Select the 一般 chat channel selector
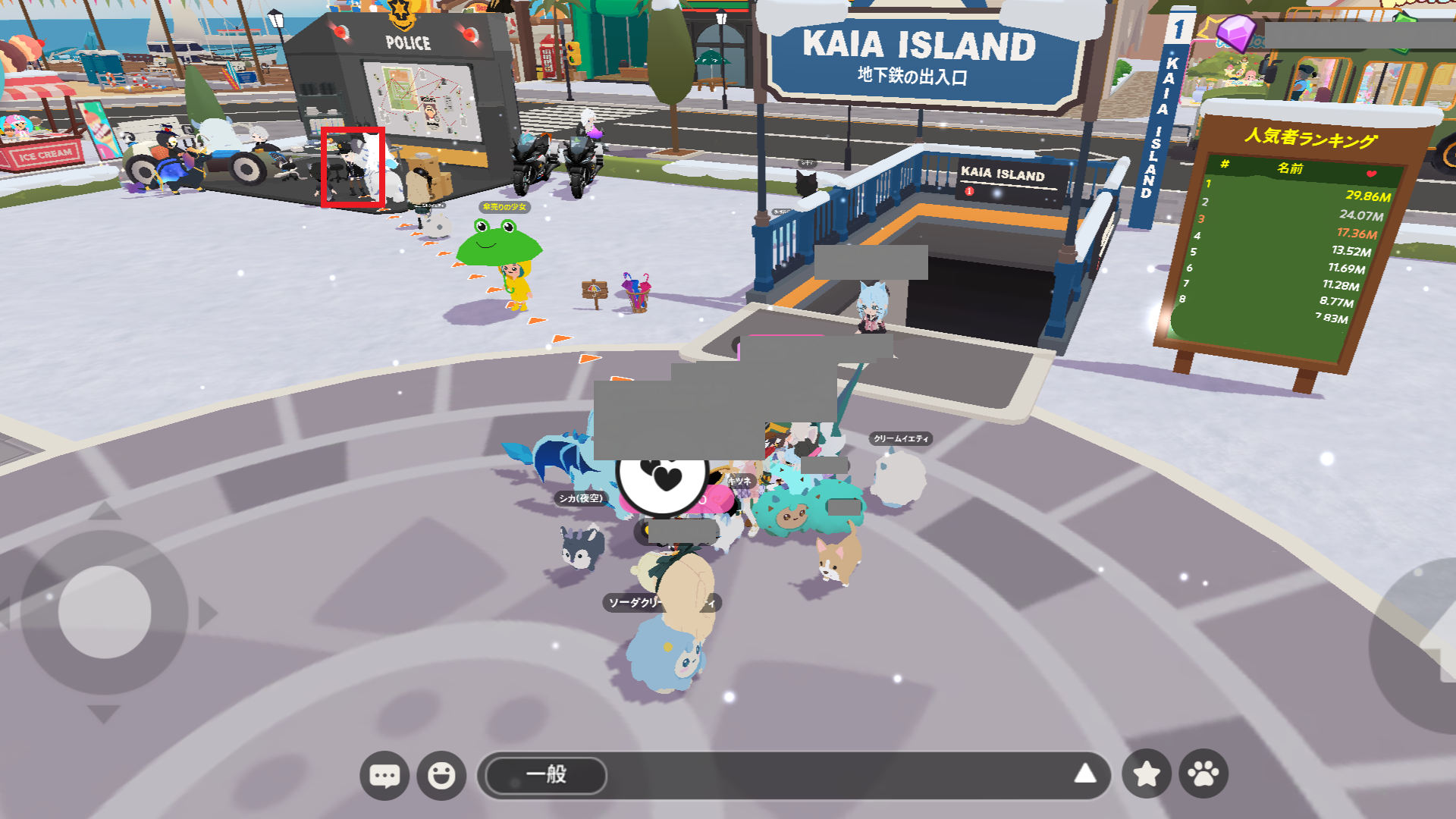 pyautogui.click(x=546, y=775)
